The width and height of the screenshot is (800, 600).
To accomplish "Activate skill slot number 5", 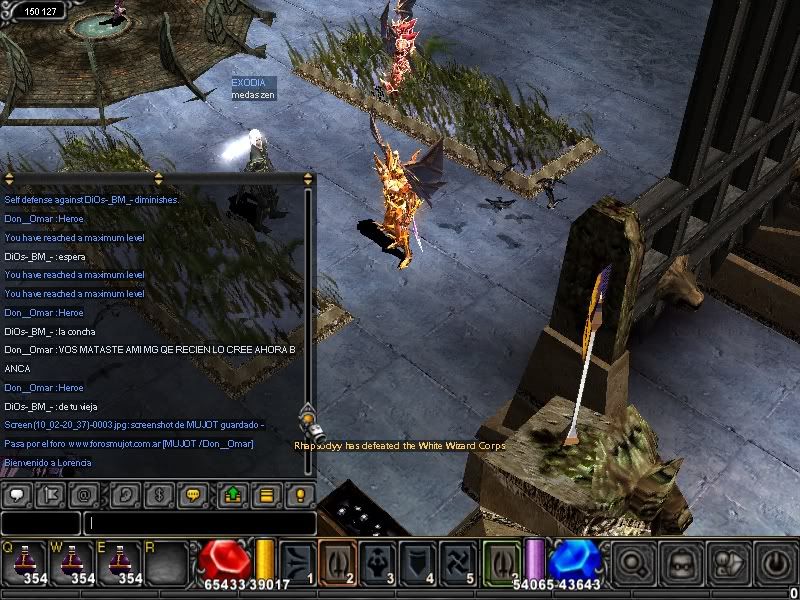I will tap(460, 563).
